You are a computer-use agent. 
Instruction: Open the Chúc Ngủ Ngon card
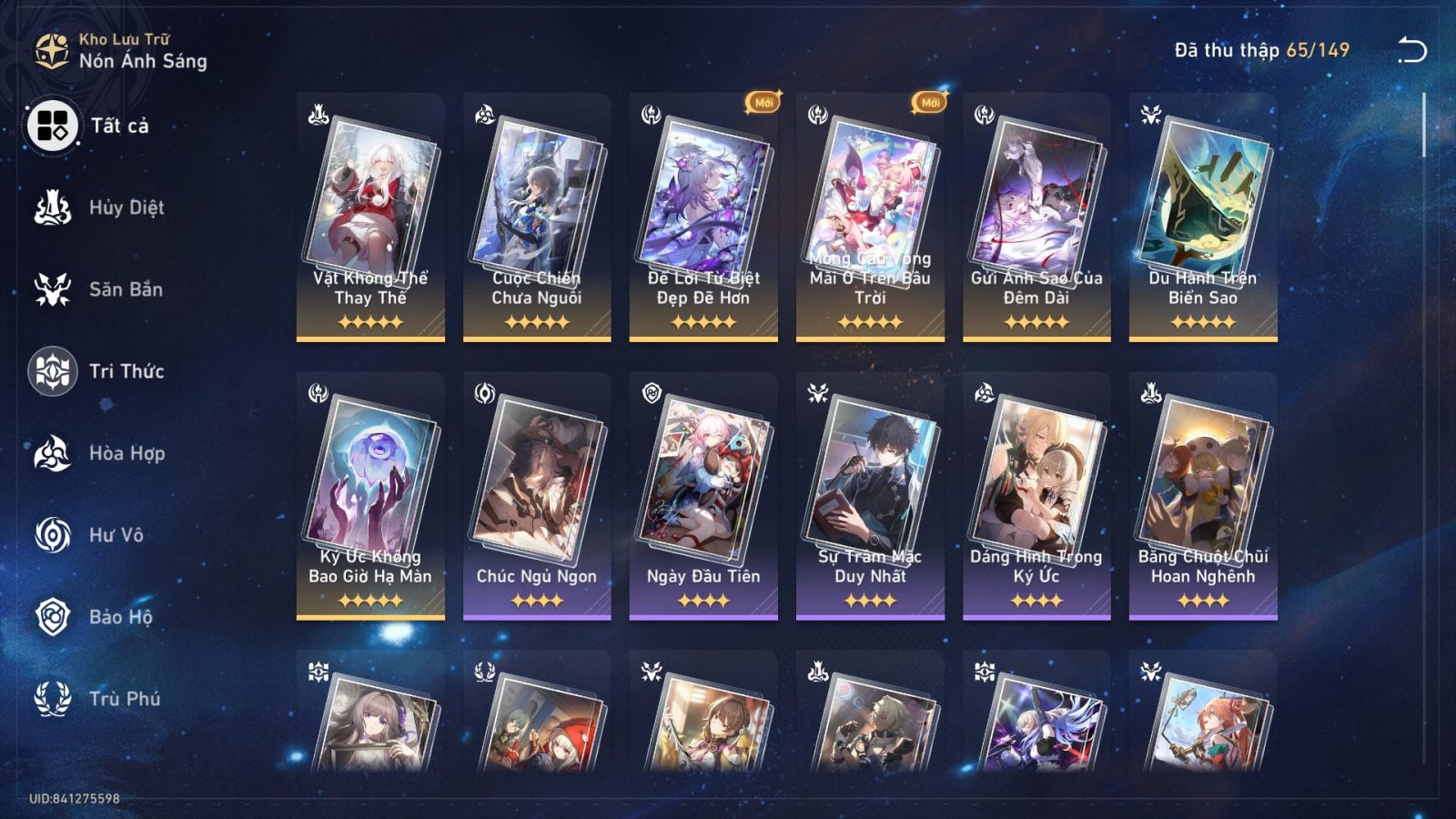point(537,491)
